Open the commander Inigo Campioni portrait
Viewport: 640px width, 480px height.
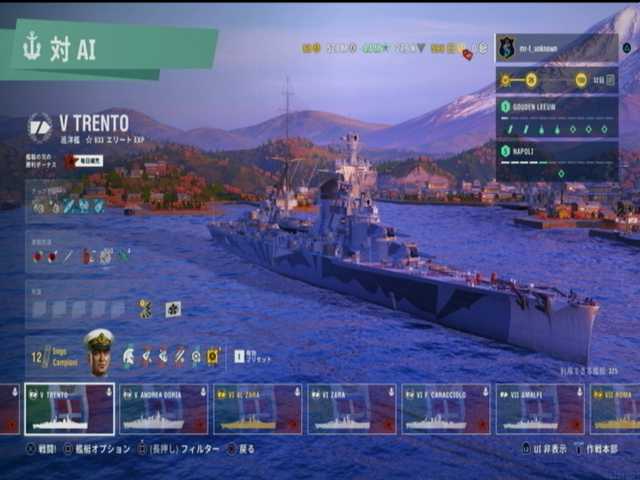pyautogui.click(x=99, y=351)
